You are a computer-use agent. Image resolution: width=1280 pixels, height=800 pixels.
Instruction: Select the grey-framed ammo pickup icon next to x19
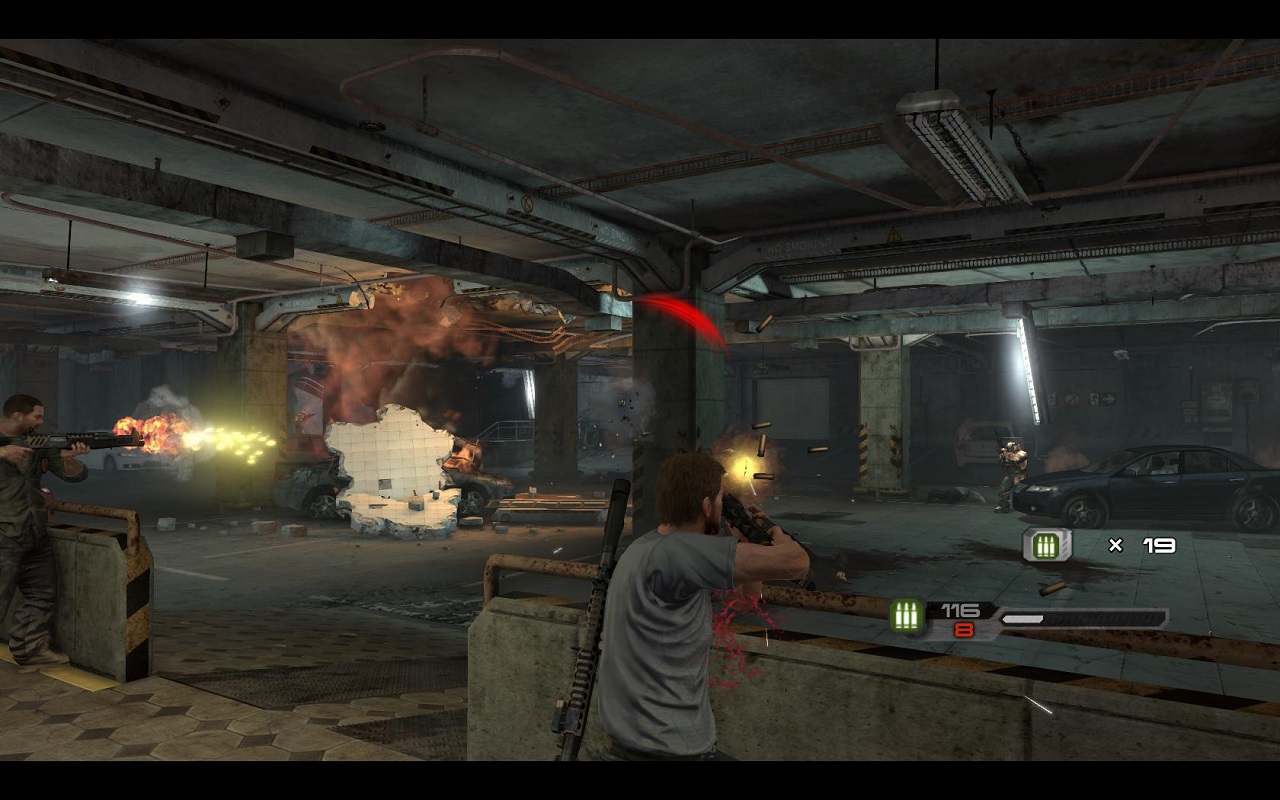1046,545
